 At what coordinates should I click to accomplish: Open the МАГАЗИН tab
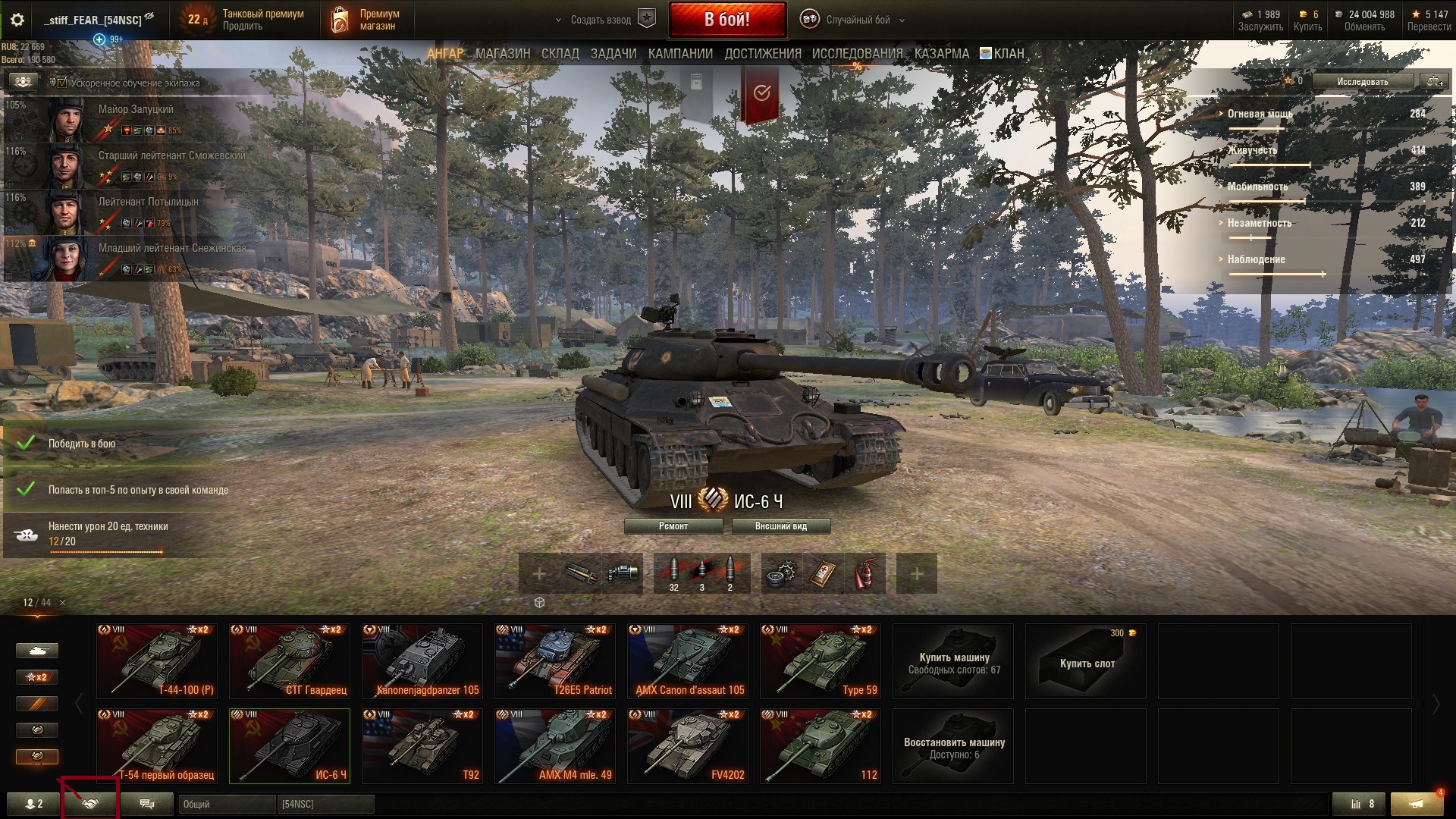pos(502,54)
